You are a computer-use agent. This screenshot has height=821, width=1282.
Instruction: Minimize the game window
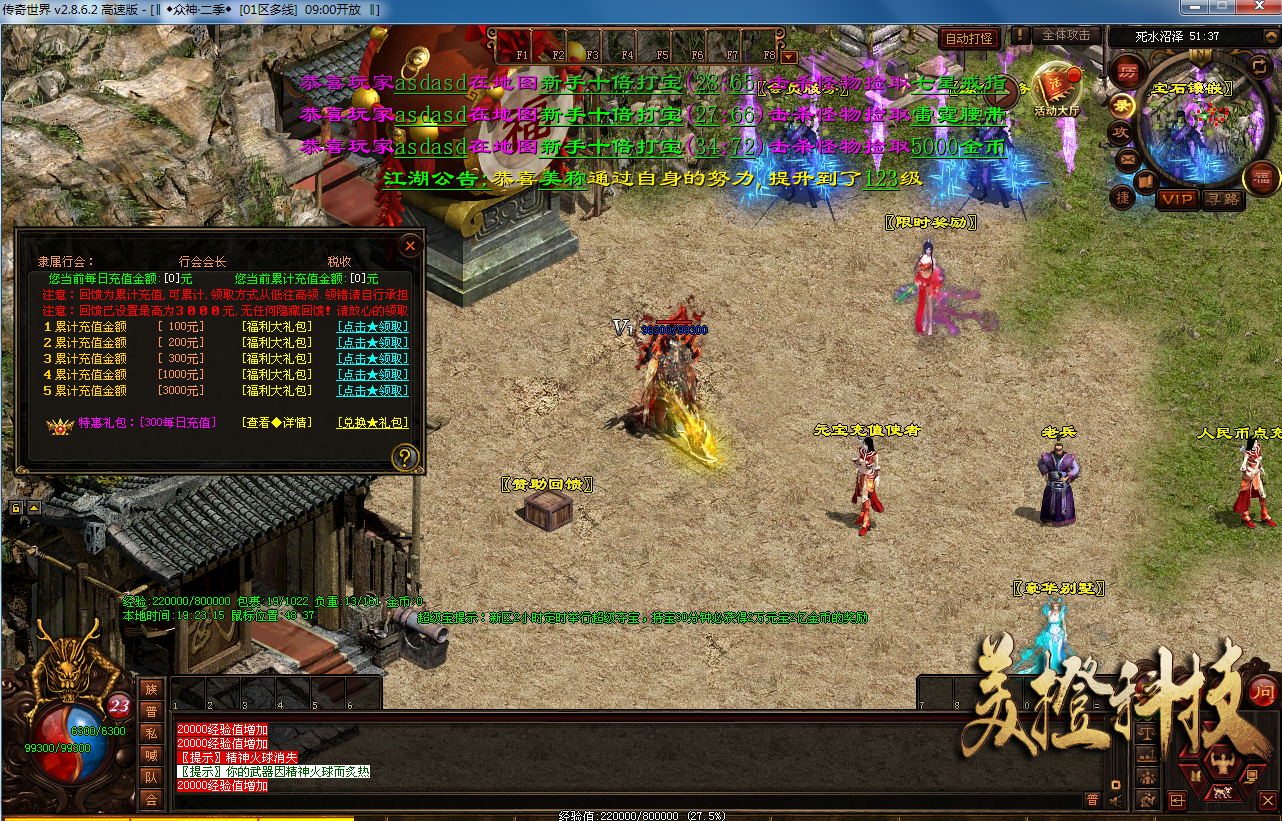pyautogui.click(x=1194, y=7)
